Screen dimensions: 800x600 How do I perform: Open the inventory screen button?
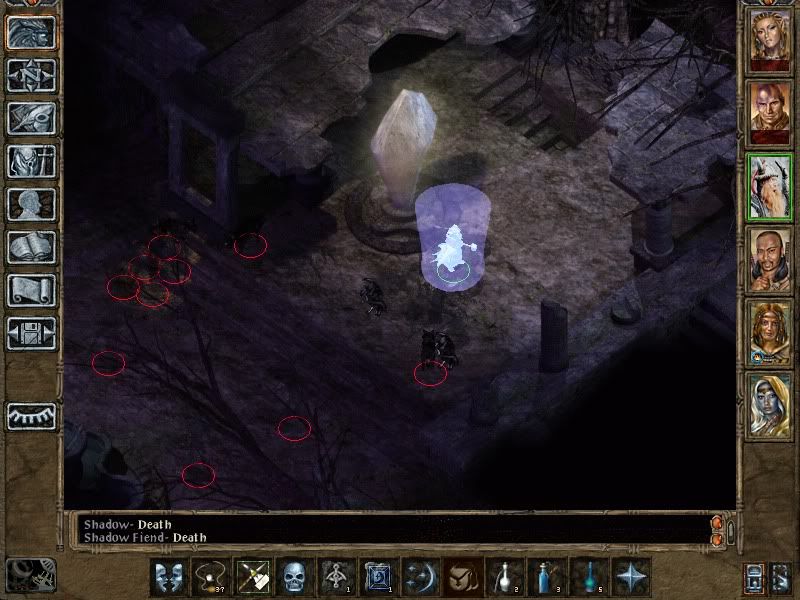[x=32, y=162]
